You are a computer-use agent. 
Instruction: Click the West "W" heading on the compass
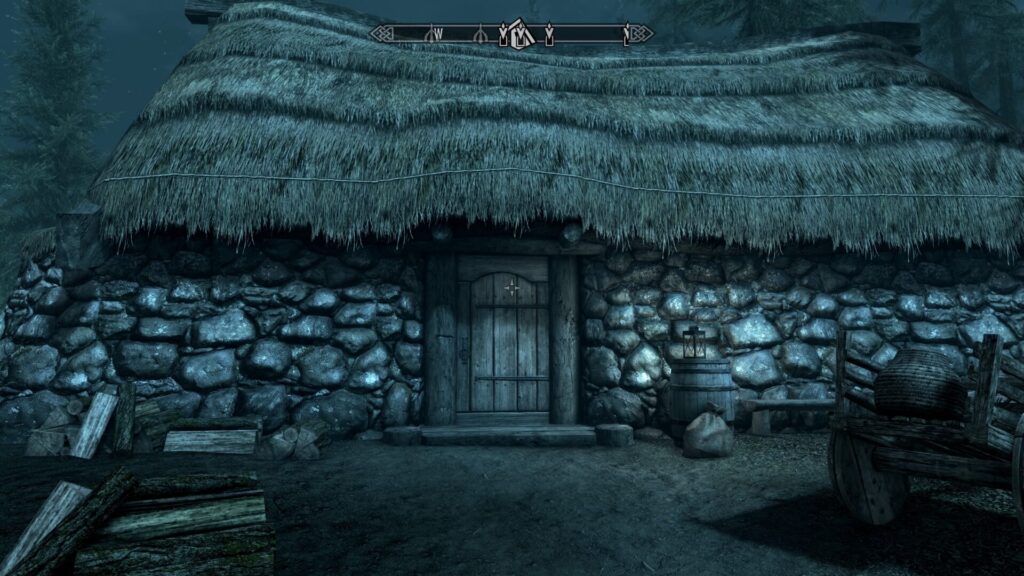point(437,33)
